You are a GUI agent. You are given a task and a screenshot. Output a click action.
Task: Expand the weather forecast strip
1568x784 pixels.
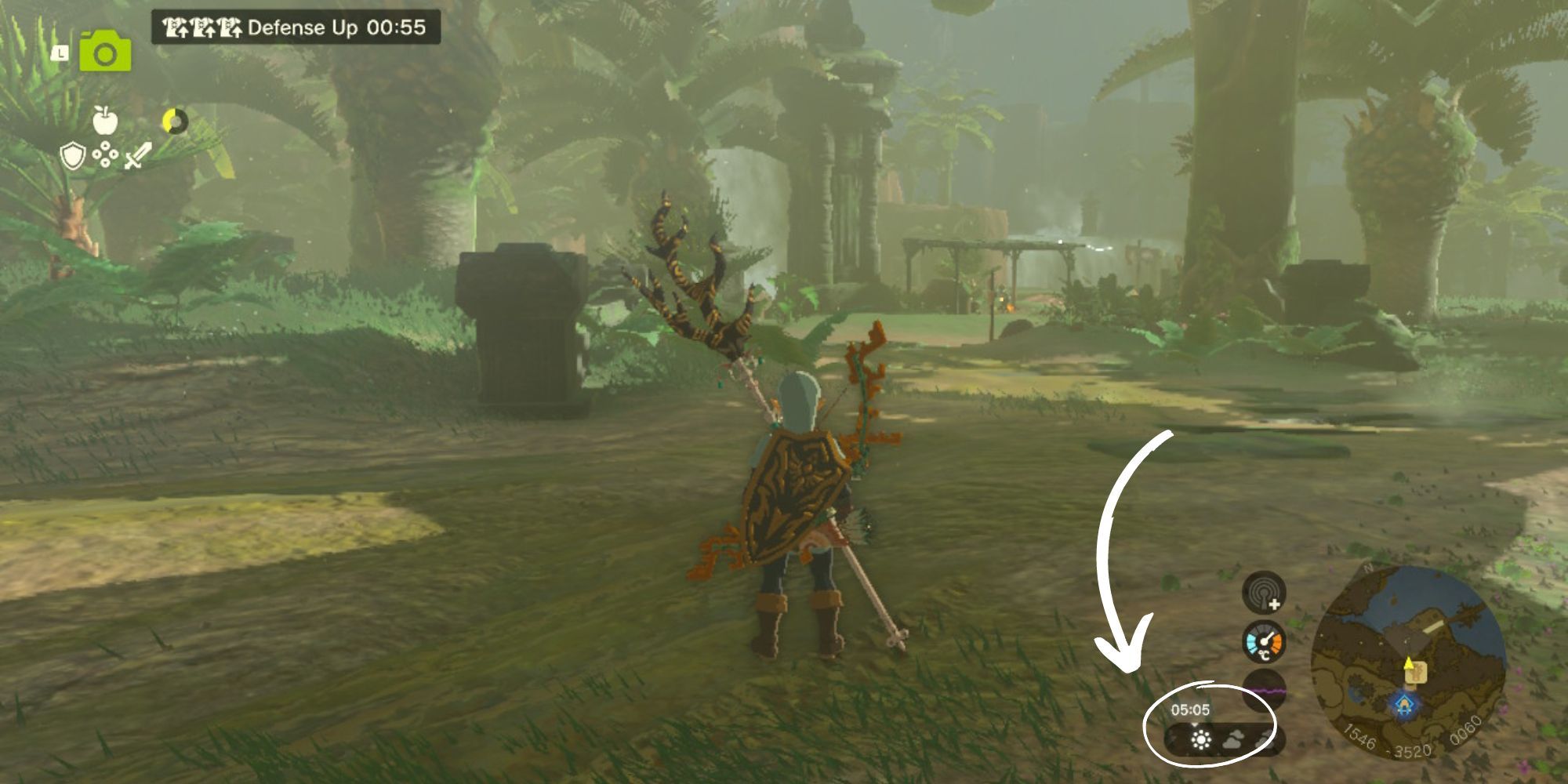[1223, 738]
